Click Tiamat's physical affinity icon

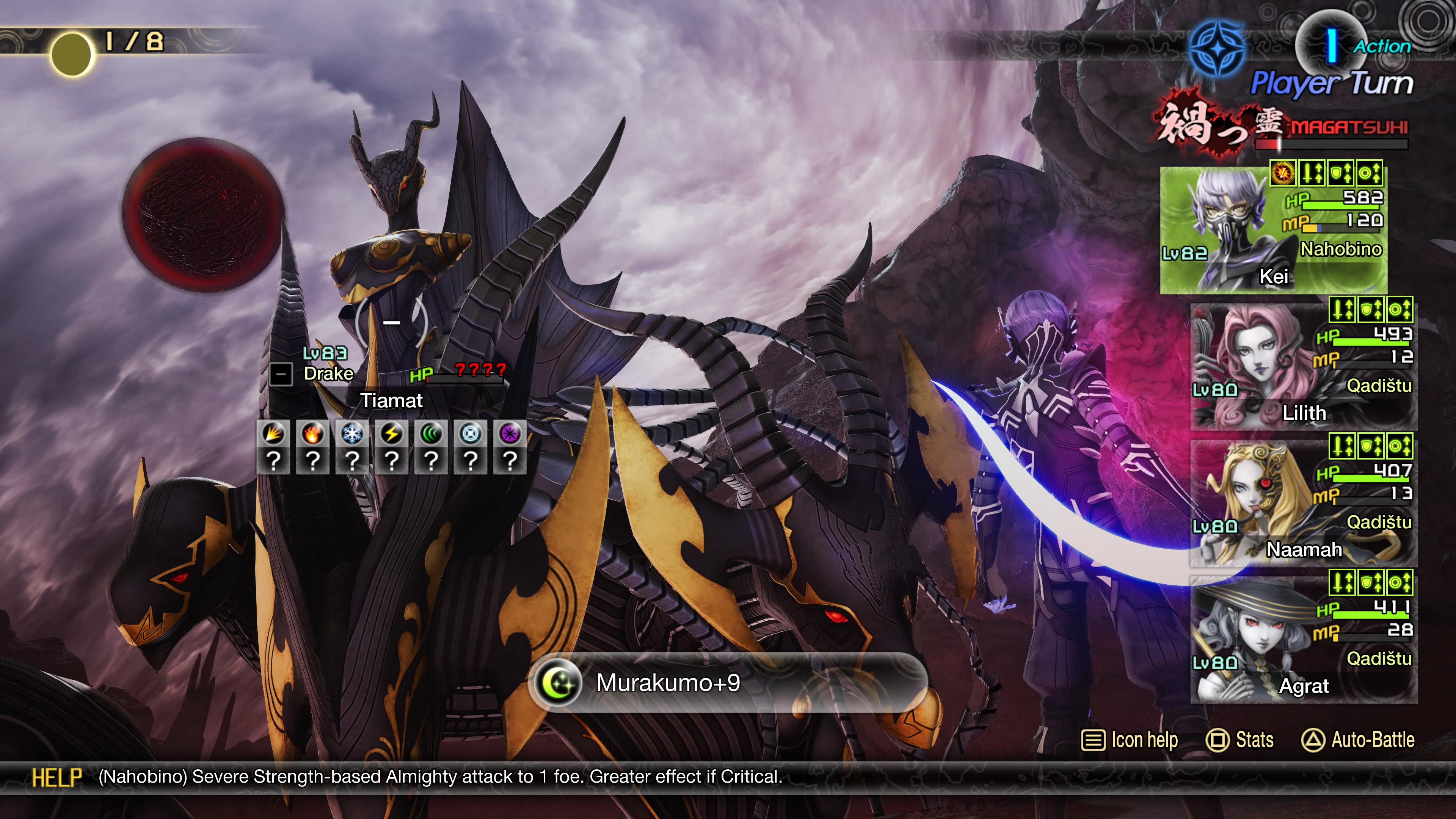tap(273, 434)
